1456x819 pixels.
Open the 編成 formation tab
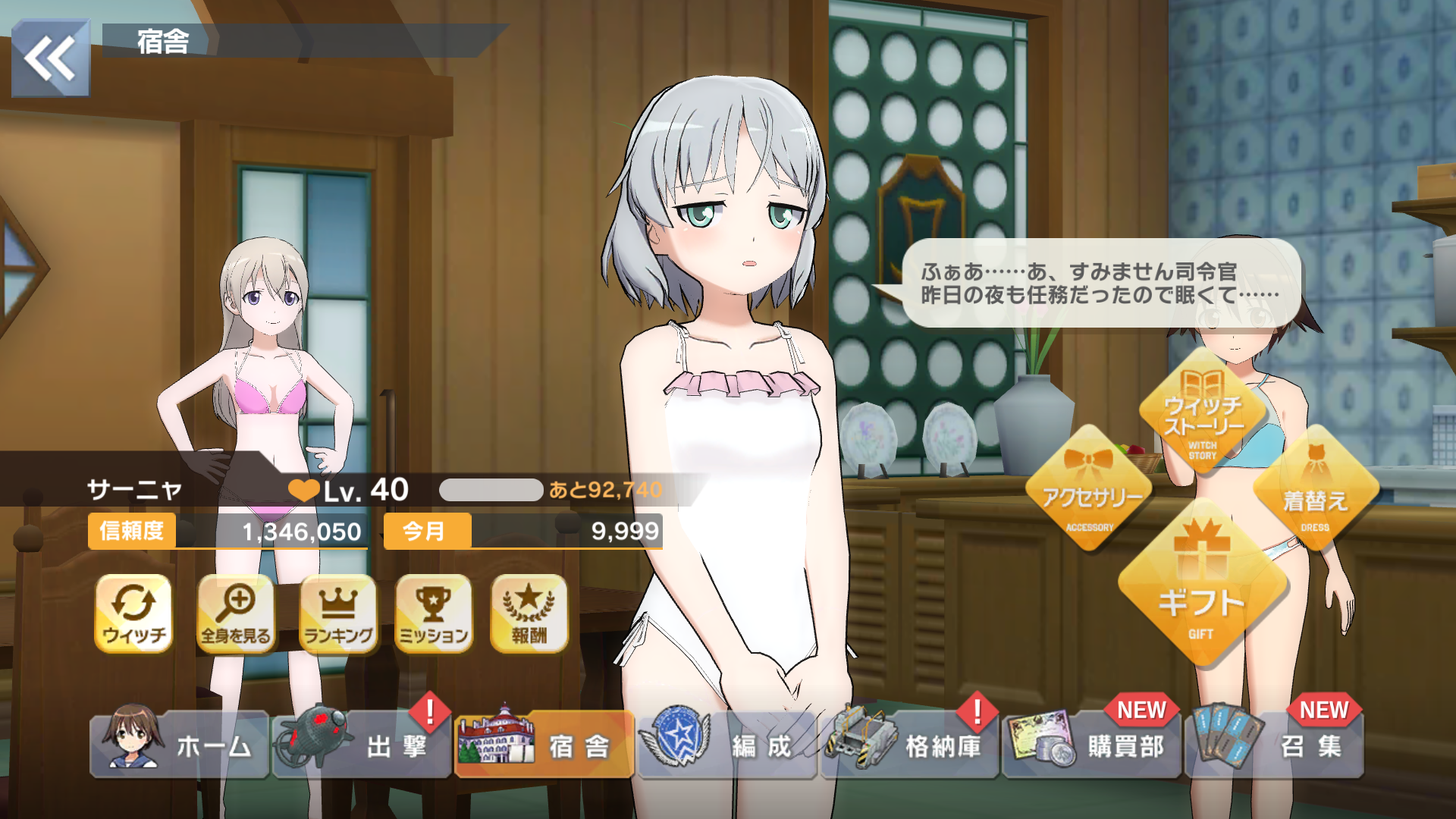tap(726, 745)
